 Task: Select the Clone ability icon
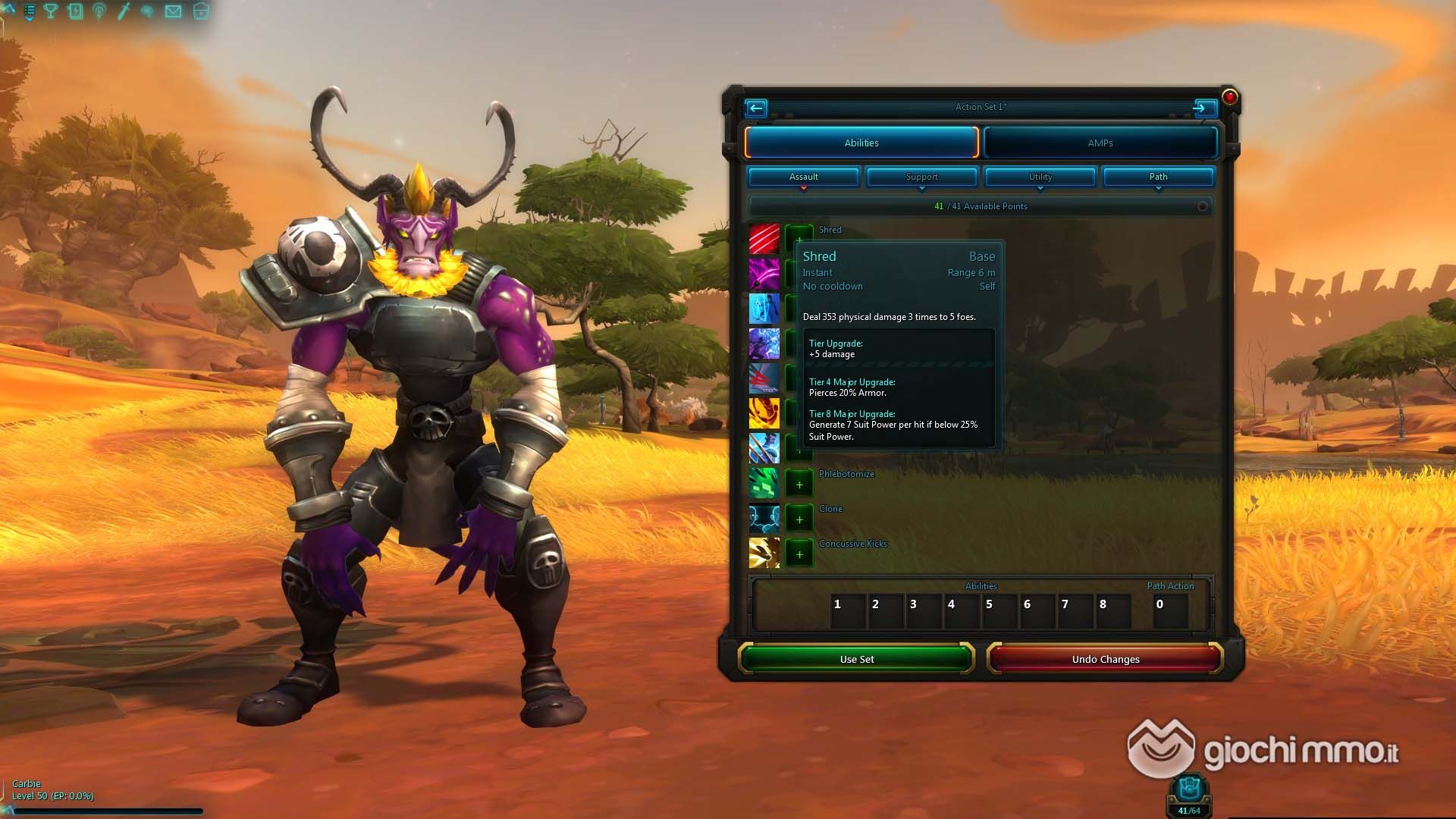pyautogui.click(x=764, y=518)
